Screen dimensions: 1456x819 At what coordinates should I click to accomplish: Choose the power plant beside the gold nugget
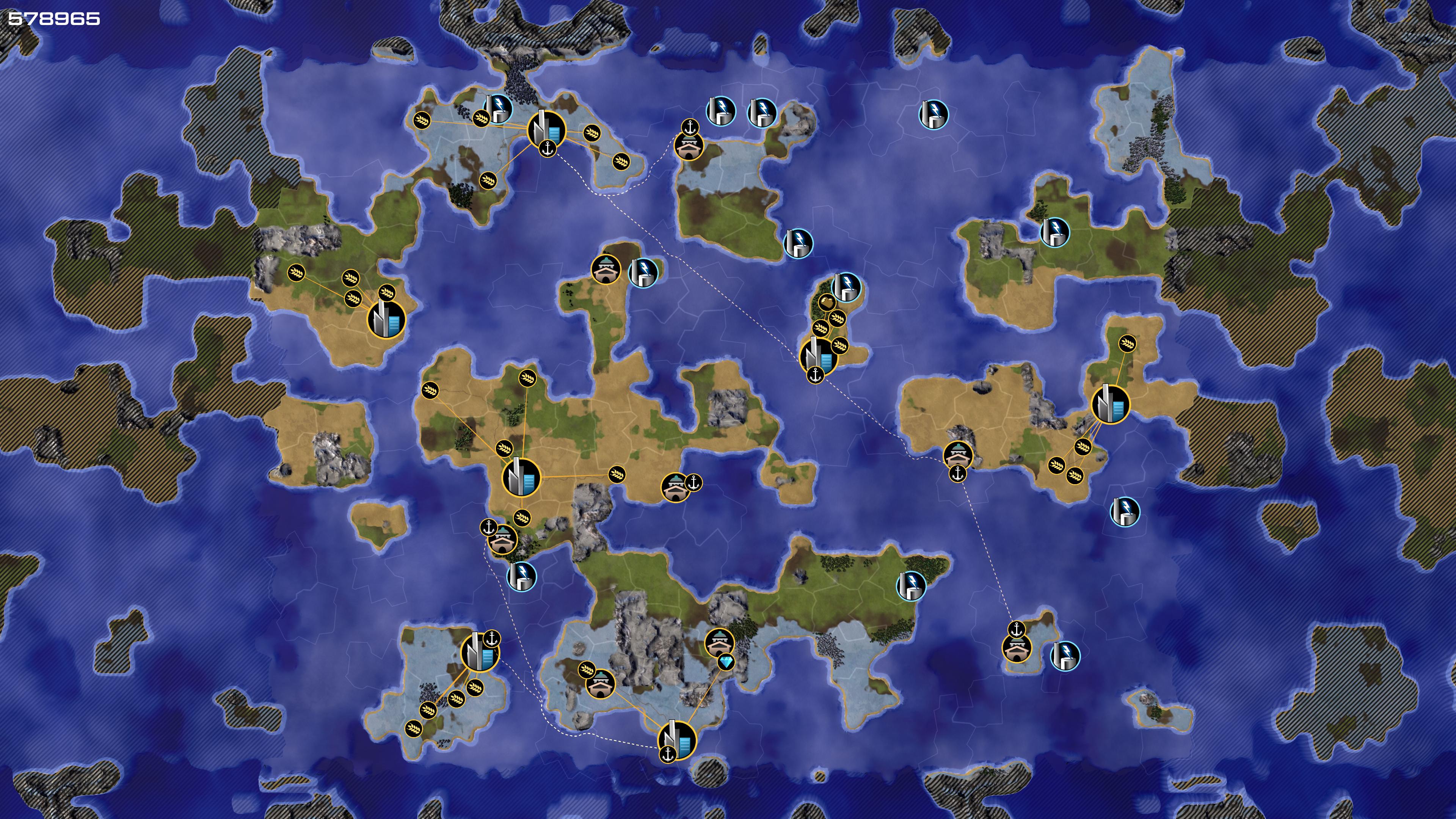click(x=846, y=286)
